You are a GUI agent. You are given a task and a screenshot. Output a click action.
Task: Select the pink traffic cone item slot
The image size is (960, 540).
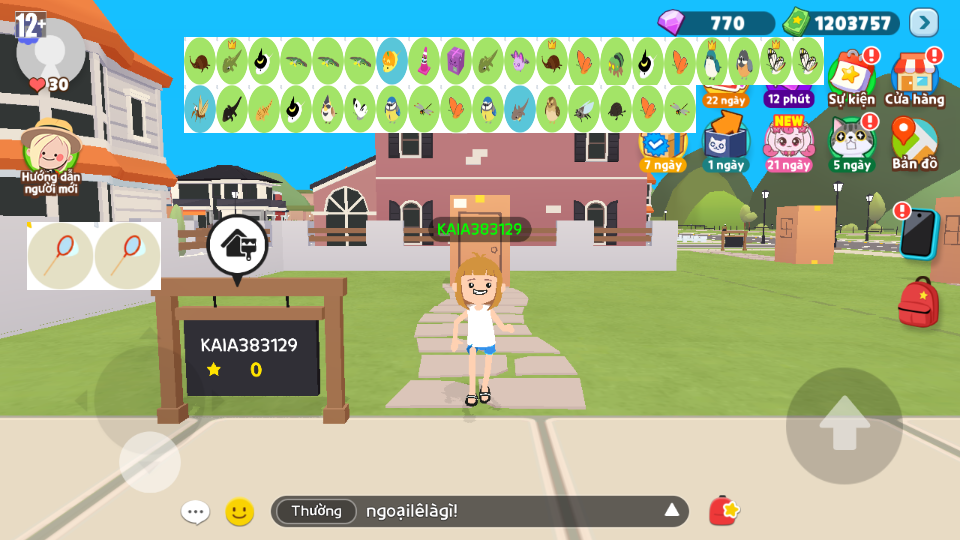[424, 61]
